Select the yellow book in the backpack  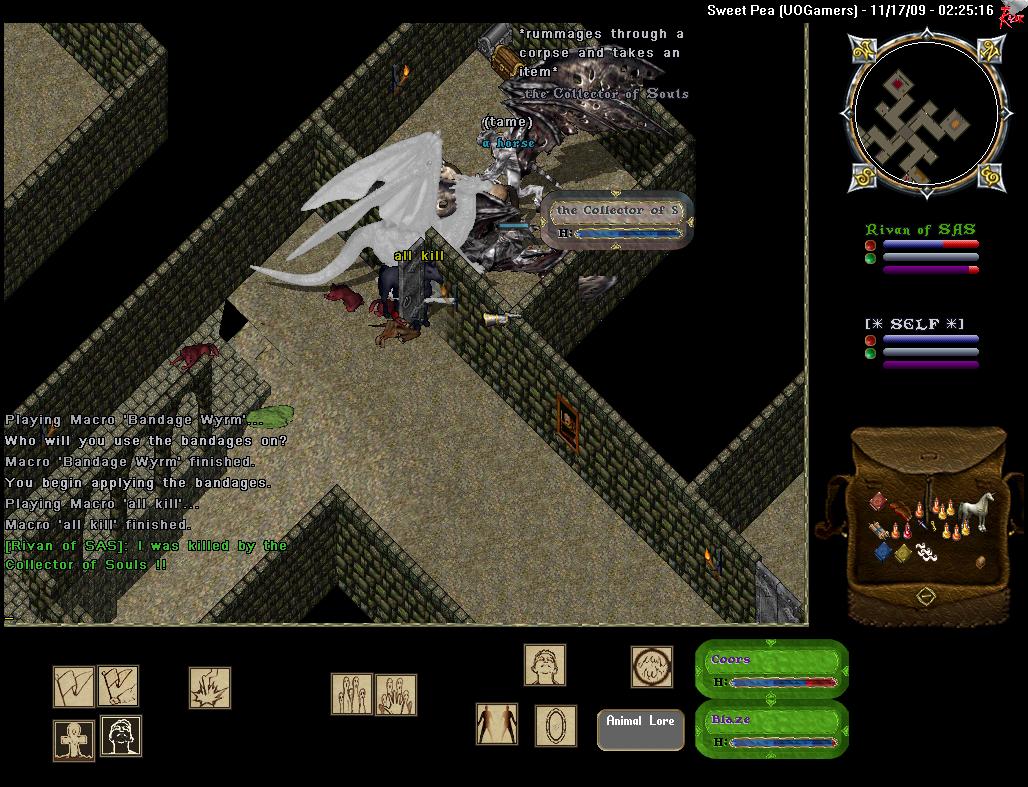tap(902, 553)
